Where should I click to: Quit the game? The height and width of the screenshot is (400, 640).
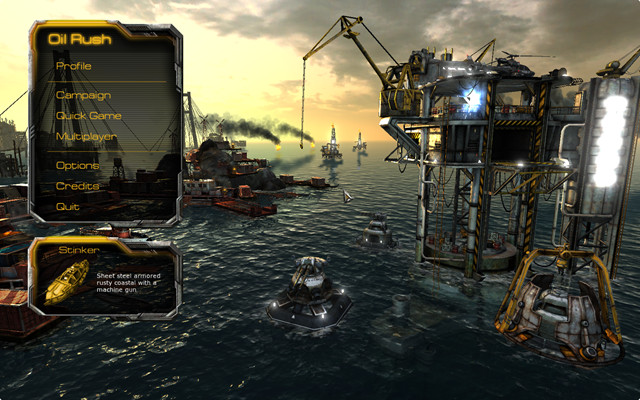(x=68, y=206)
